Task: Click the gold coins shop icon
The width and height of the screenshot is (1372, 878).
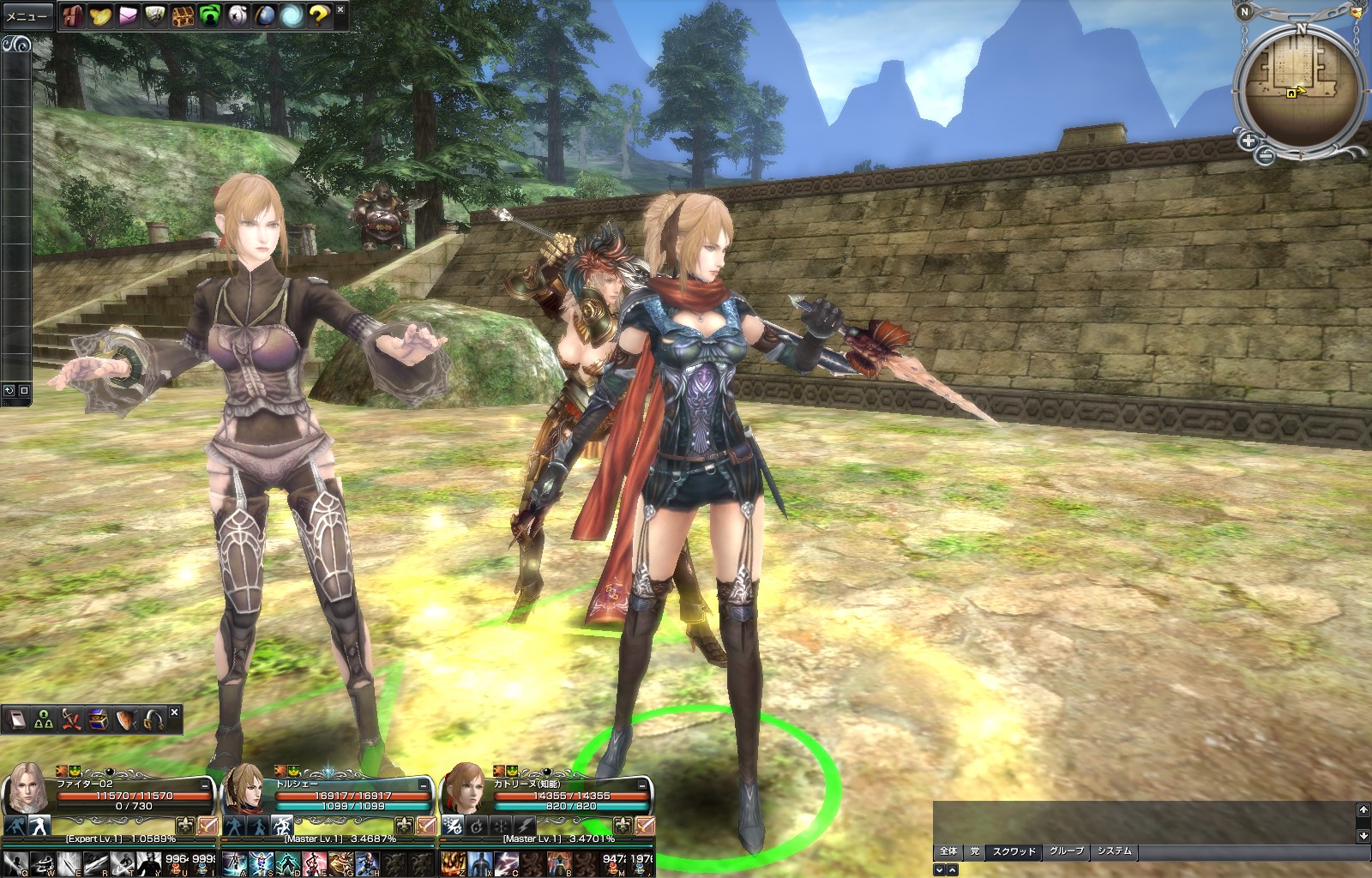Action: pos(100,15)
